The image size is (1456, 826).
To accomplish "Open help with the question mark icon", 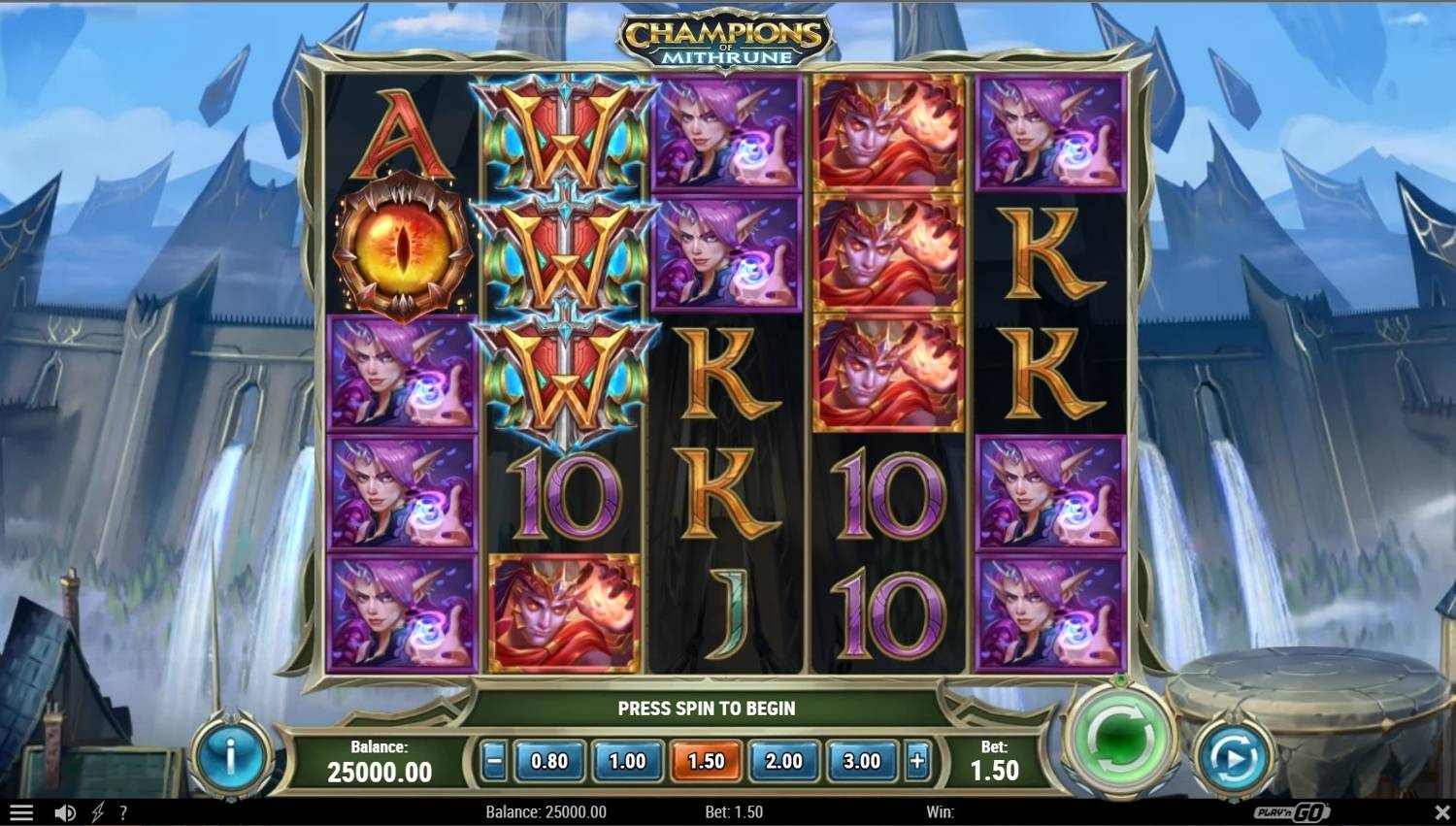I will [x=122, y=812].
